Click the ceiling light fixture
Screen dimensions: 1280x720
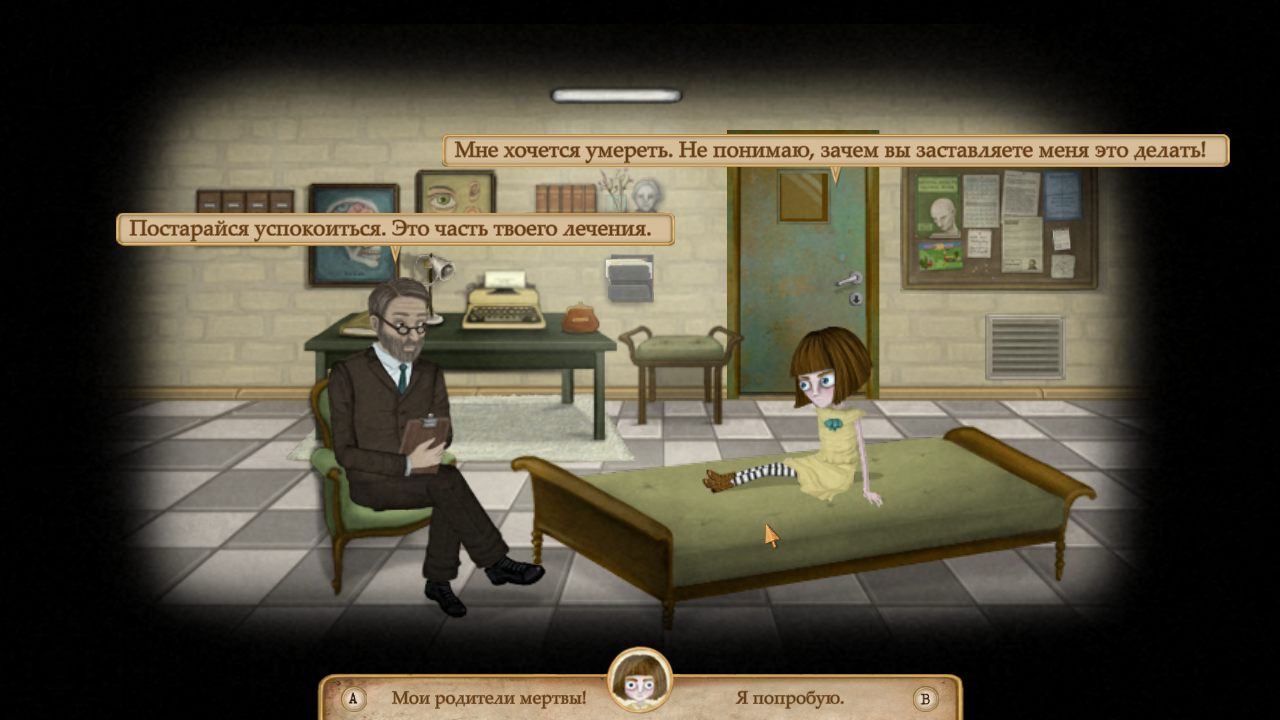[614, 96]
